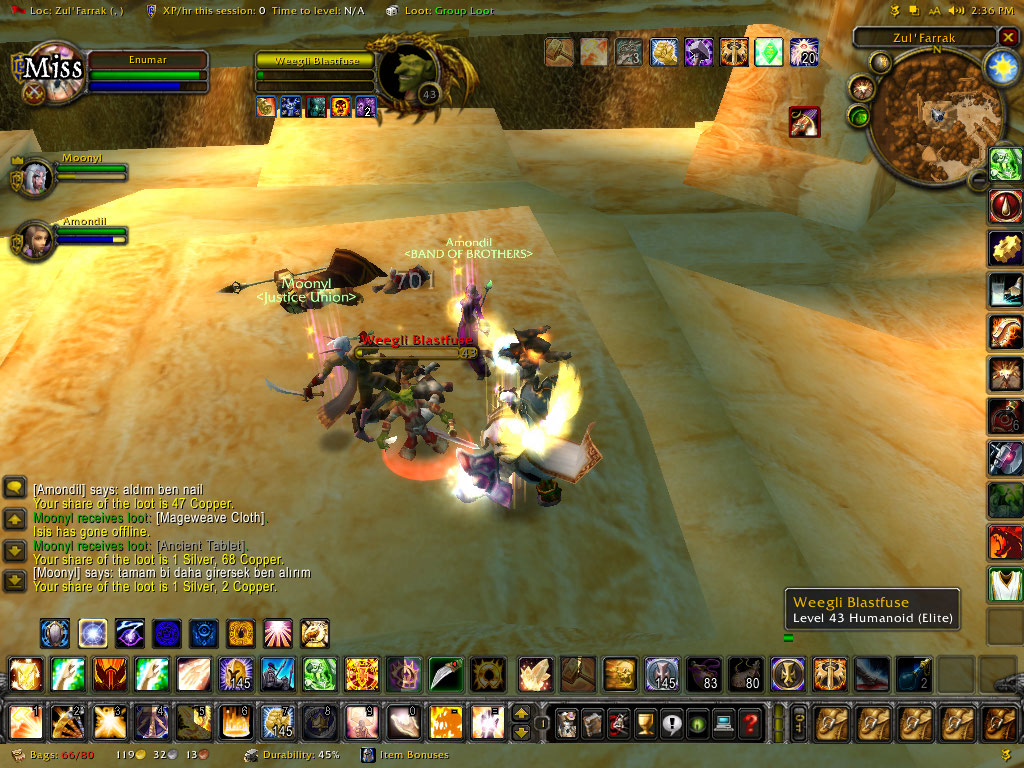Select party member Amondil's portrait
Viewport: 1024px width, 768px height.
(x=35, y=241)
